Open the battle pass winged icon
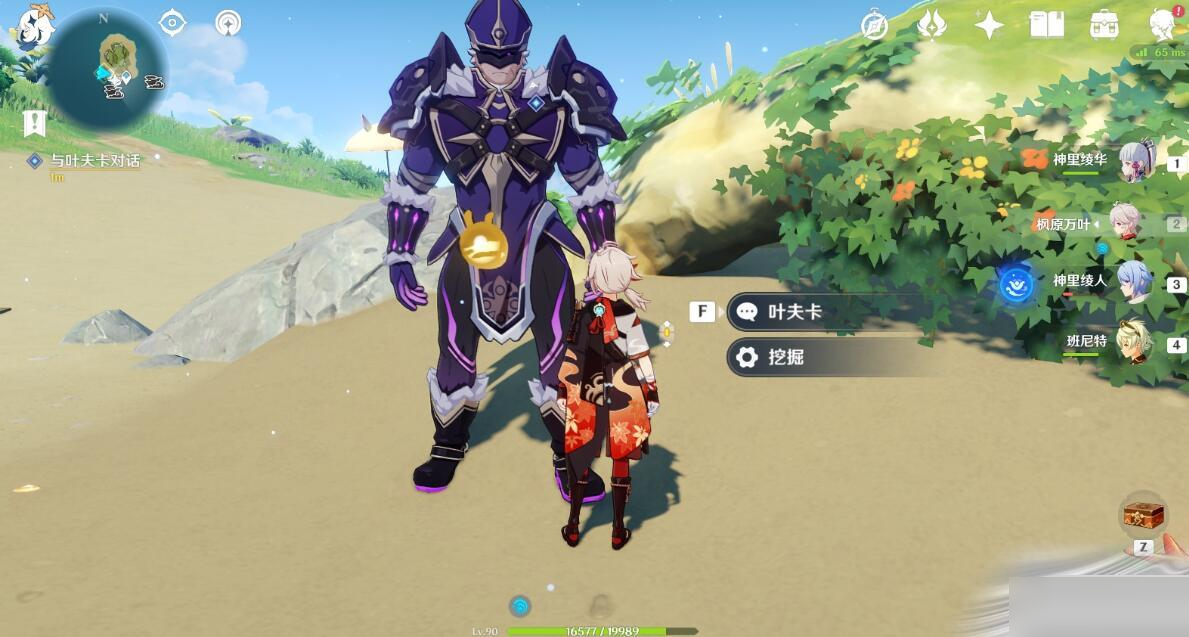The width and height of the screenshot is (1189, 637). [x=932, y=25]
